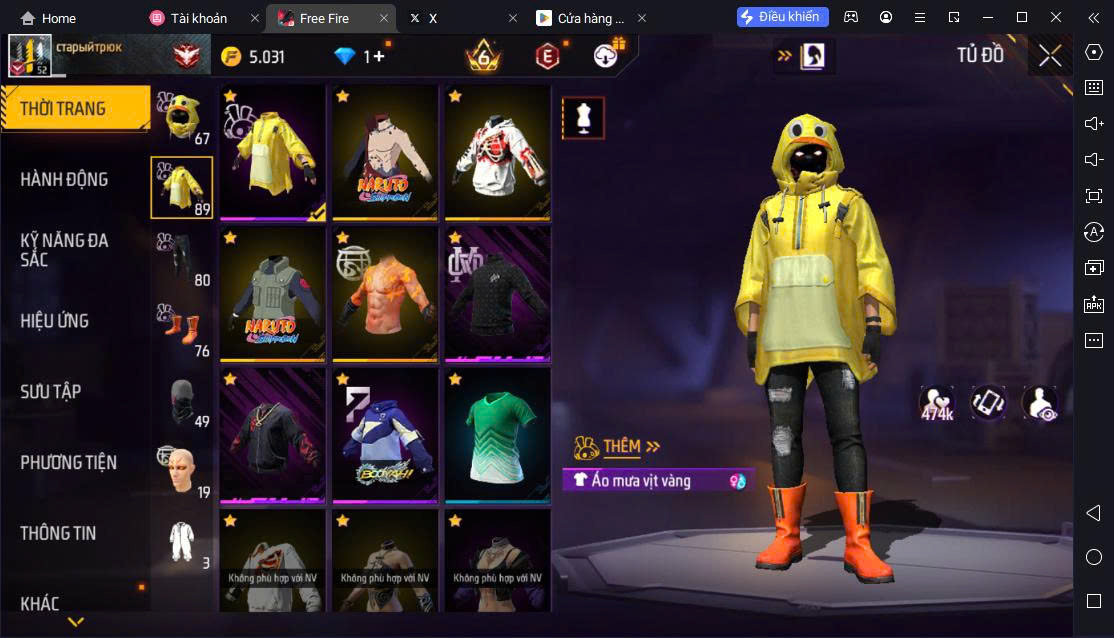Select the blue Booyah jacket
1114x638 pixels.
(385, 435)
